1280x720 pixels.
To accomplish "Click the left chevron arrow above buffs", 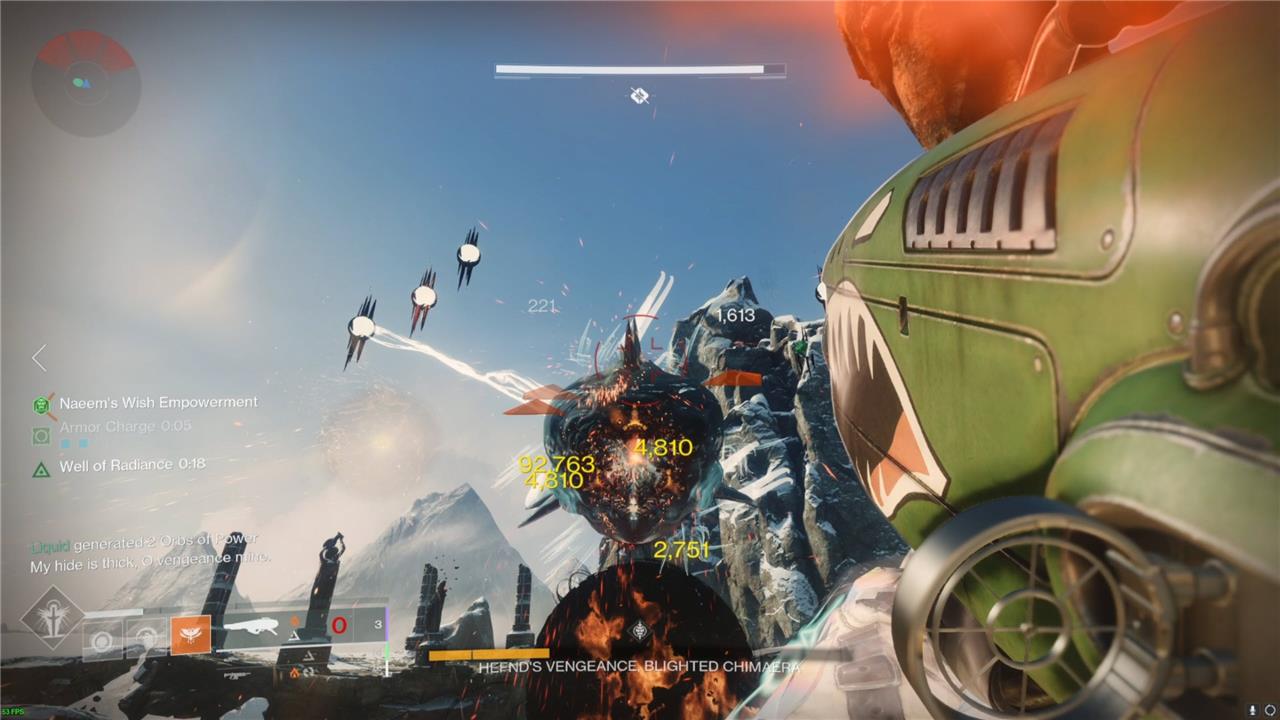I will point(39,357).
